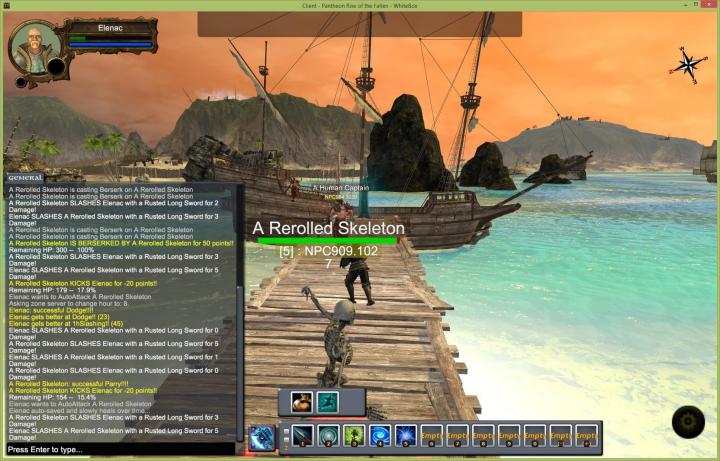Use the teal ring ability in slot 2
720x461 pixels.
tap(328, 436)
